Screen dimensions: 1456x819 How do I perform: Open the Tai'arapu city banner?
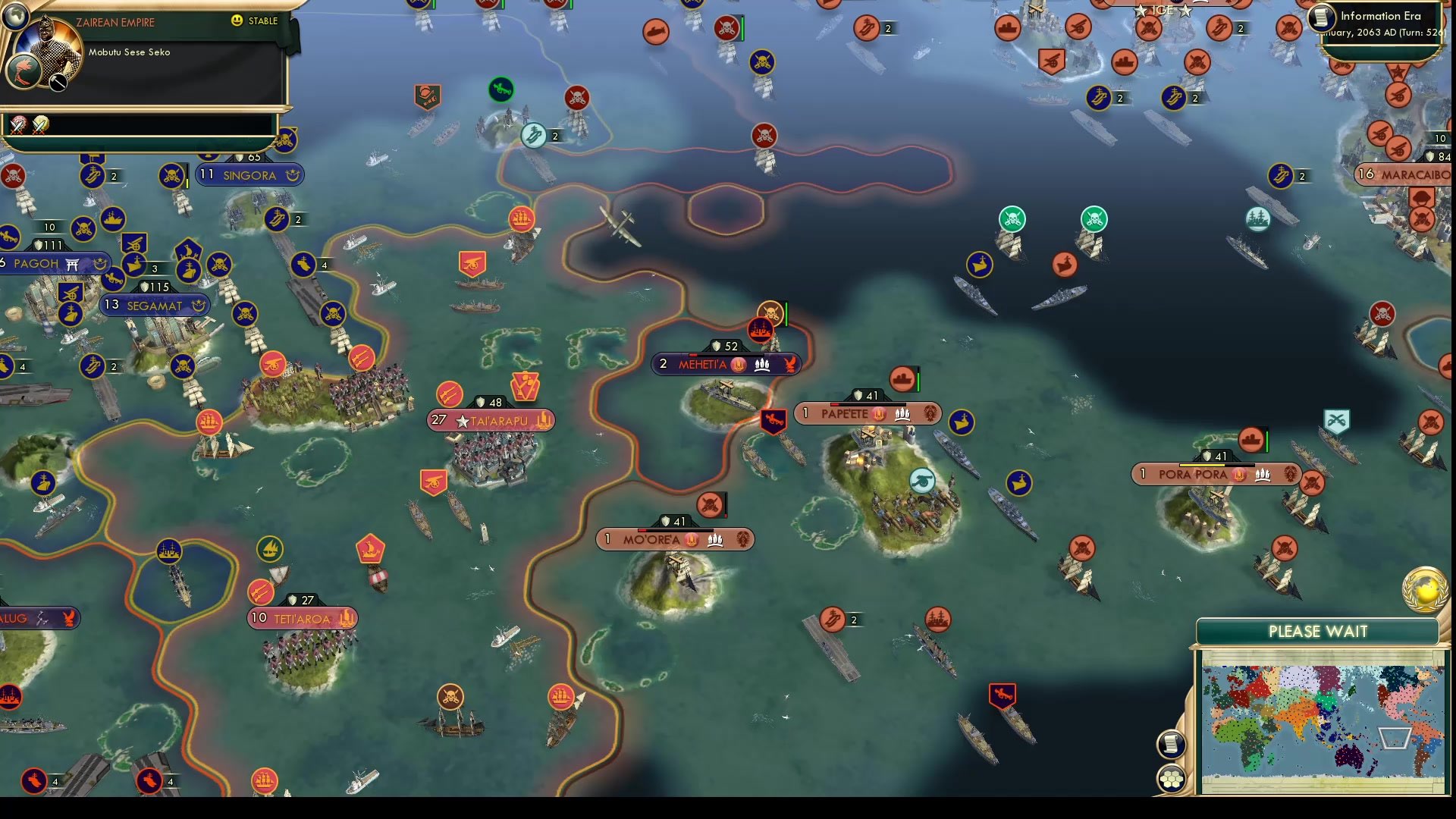489,419
